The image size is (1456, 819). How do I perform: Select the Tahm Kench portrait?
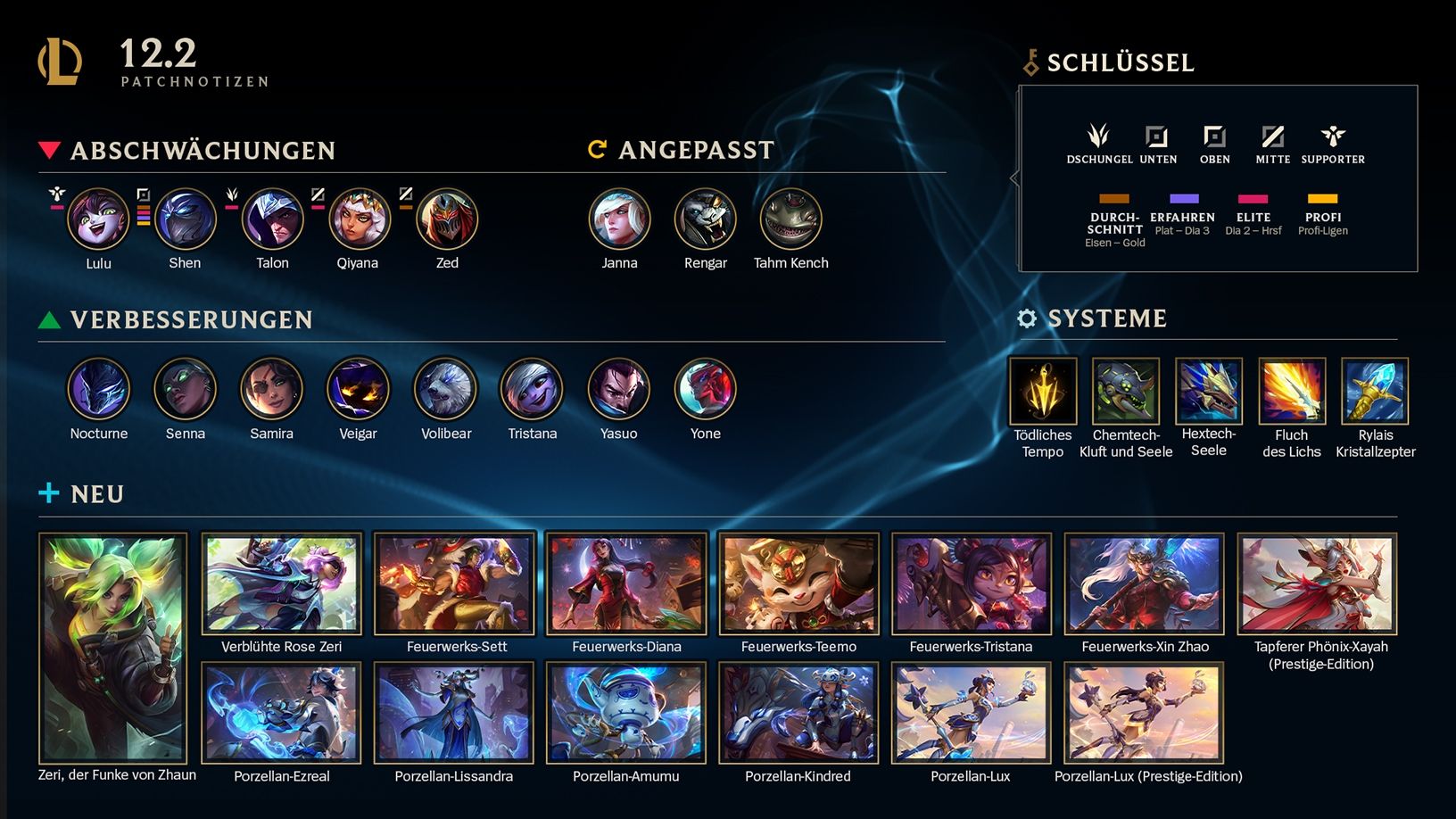(x=790, y=219)
